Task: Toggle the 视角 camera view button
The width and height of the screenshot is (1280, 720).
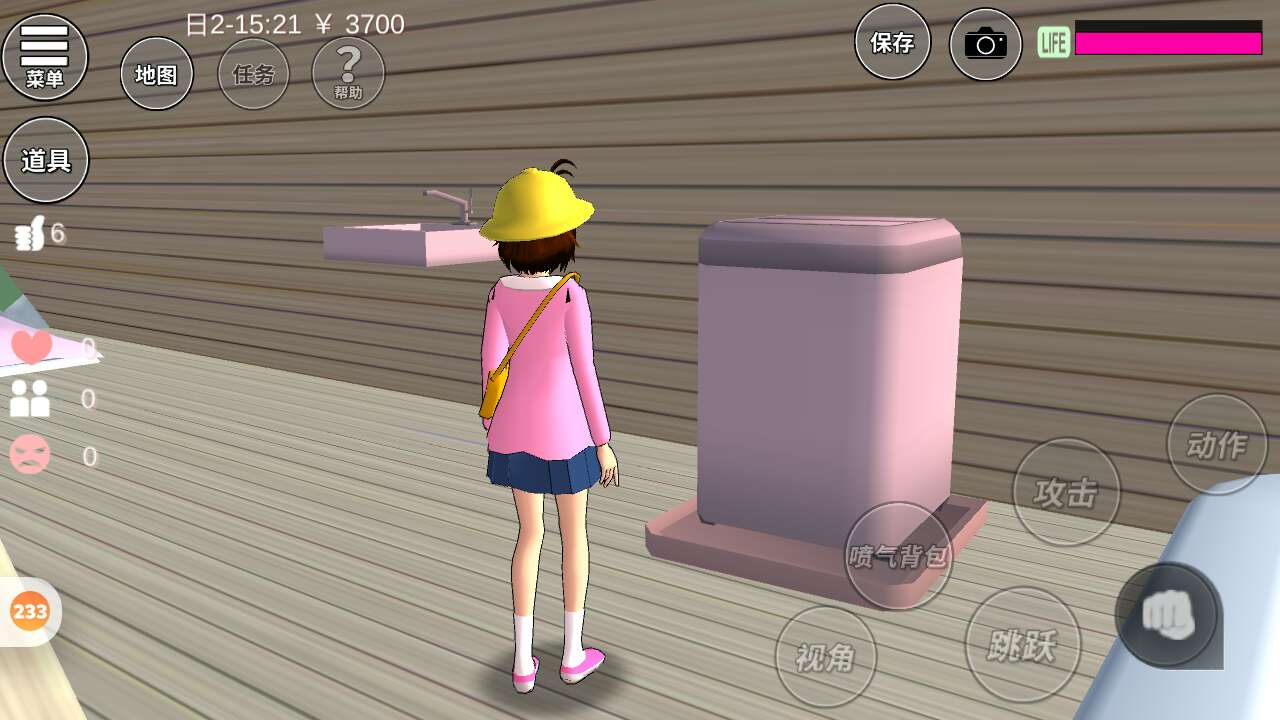Action: [826, 657]
